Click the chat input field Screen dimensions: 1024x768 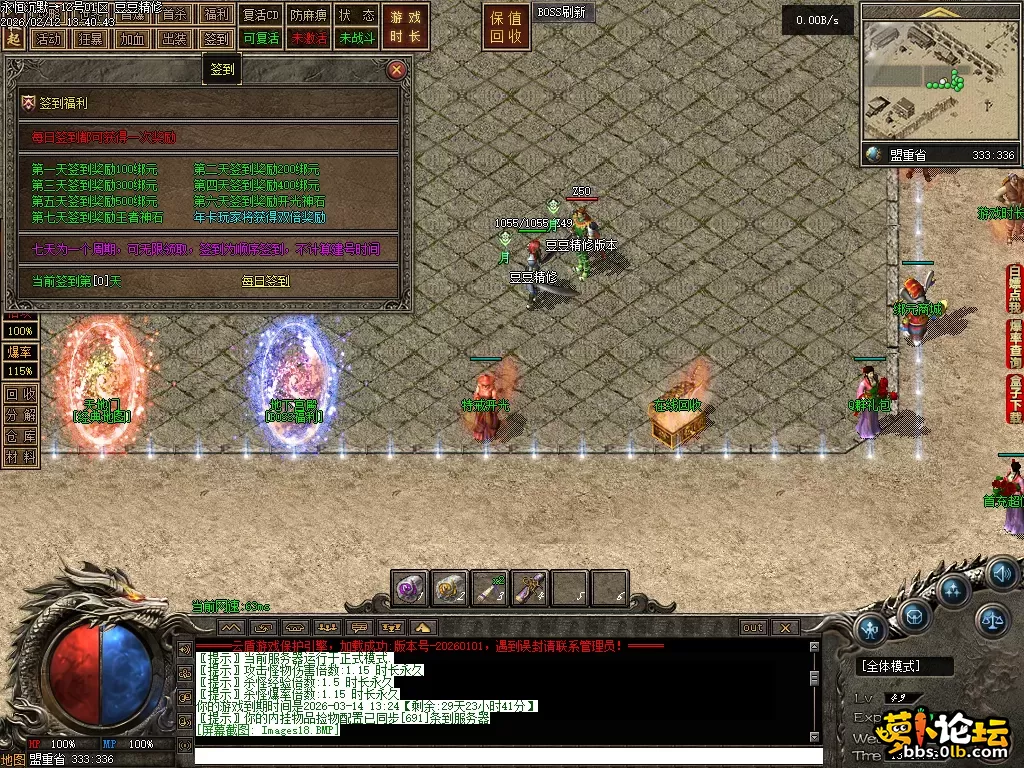(490, 755)
